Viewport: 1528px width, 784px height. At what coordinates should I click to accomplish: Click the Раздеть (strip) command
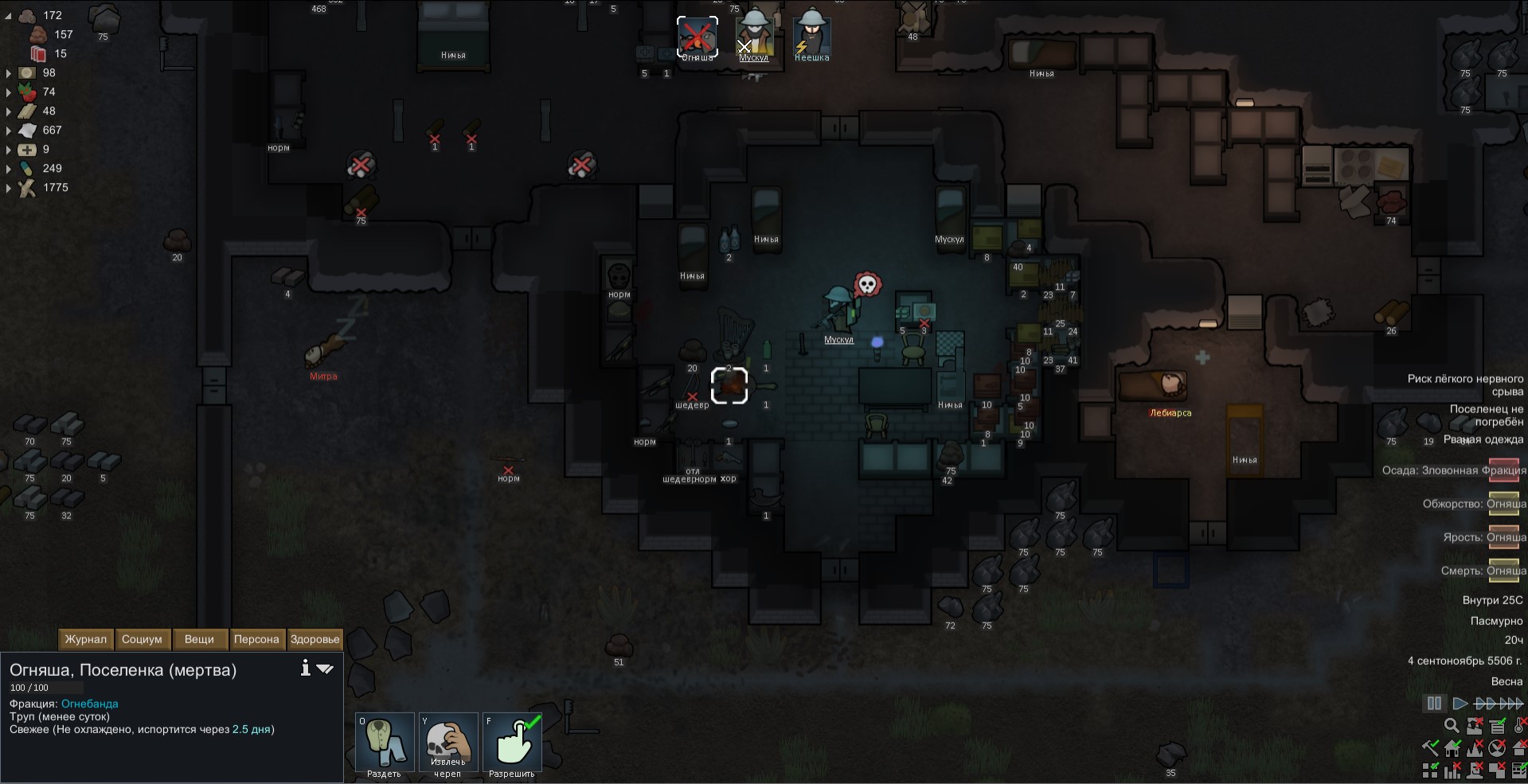tap(385, 743)
